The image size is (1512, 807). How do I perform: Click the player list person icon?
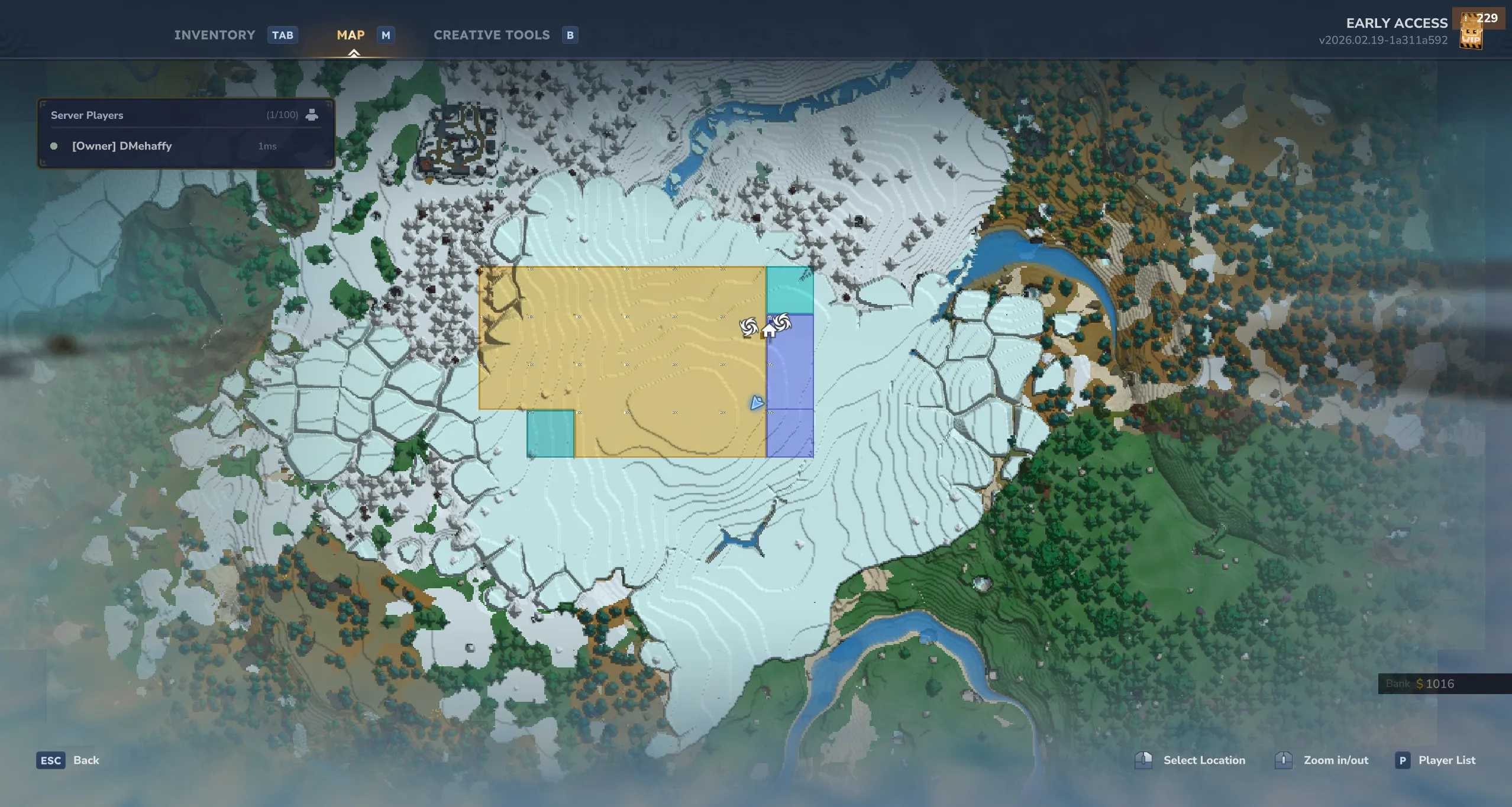click(x=312, y=115)
